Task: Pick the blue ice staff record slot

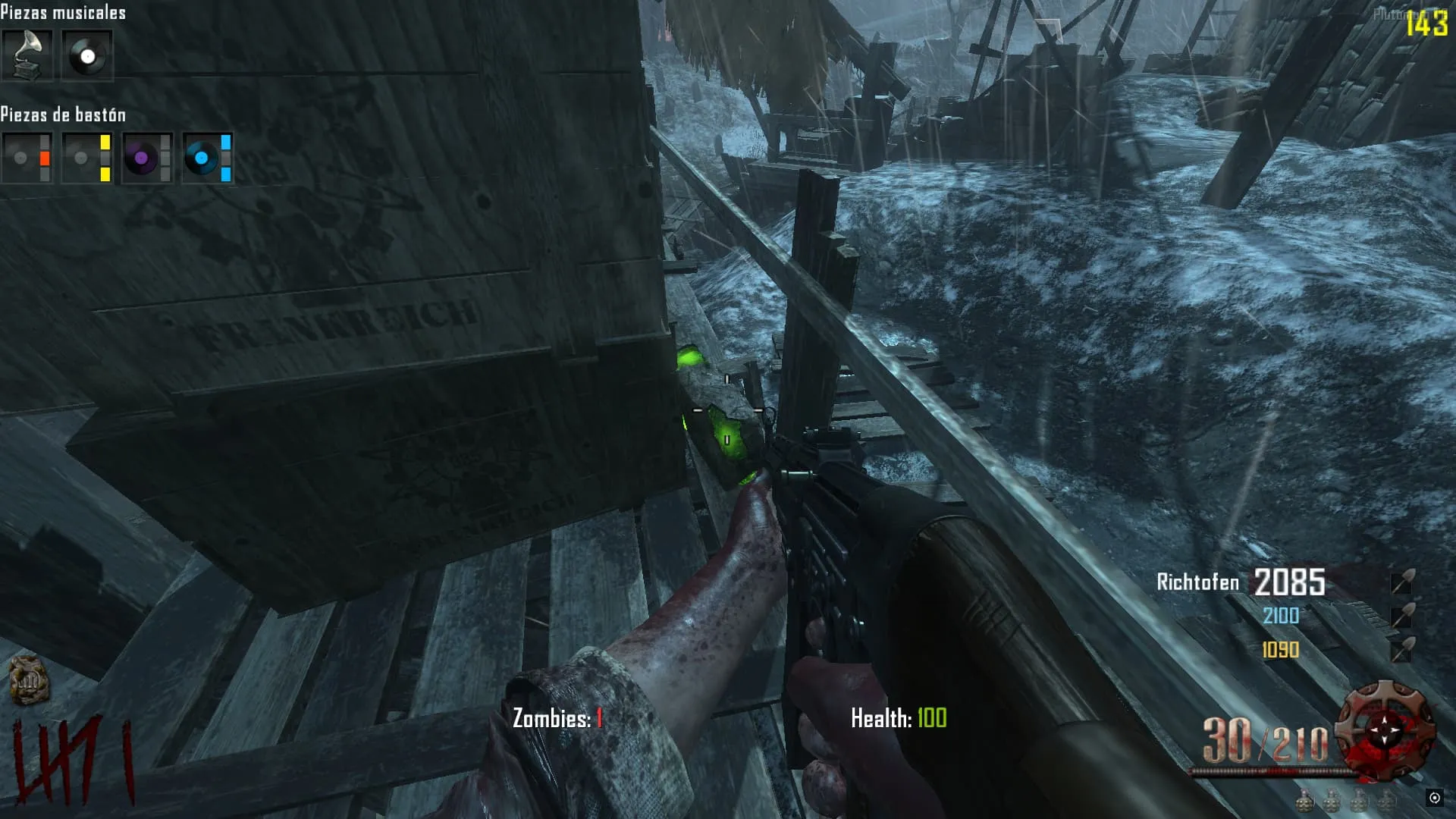Action: coord(208,158)
